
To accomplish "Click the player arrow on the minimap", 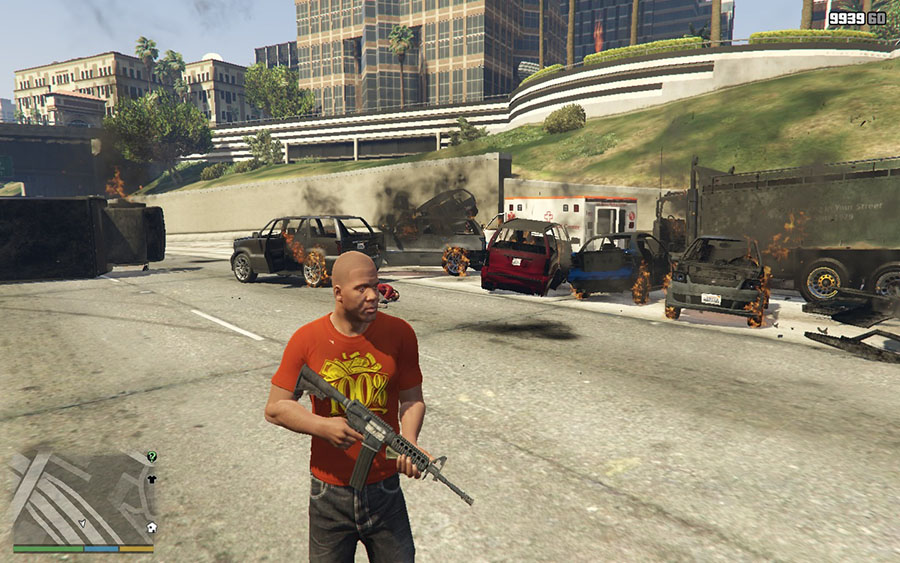I will pos(83,523).
